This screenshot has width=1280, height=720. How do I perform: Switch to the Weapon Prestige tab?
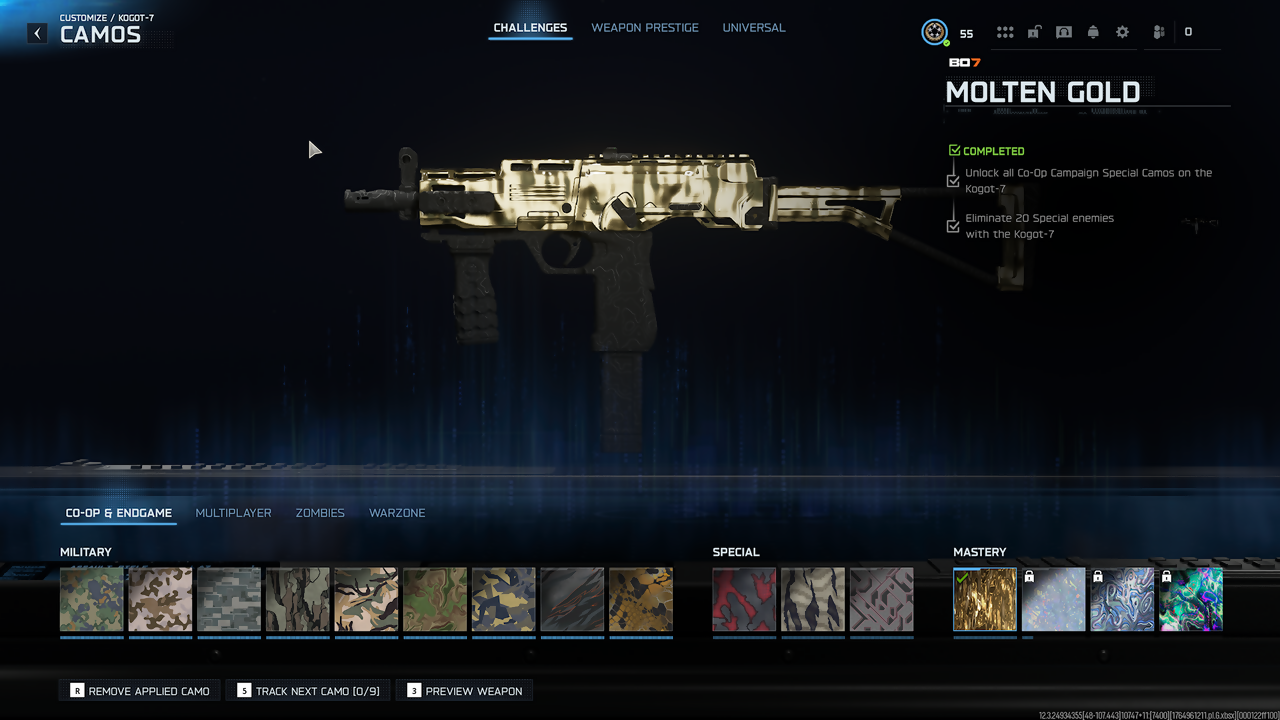pyautogui.click(x=645, y=28)
